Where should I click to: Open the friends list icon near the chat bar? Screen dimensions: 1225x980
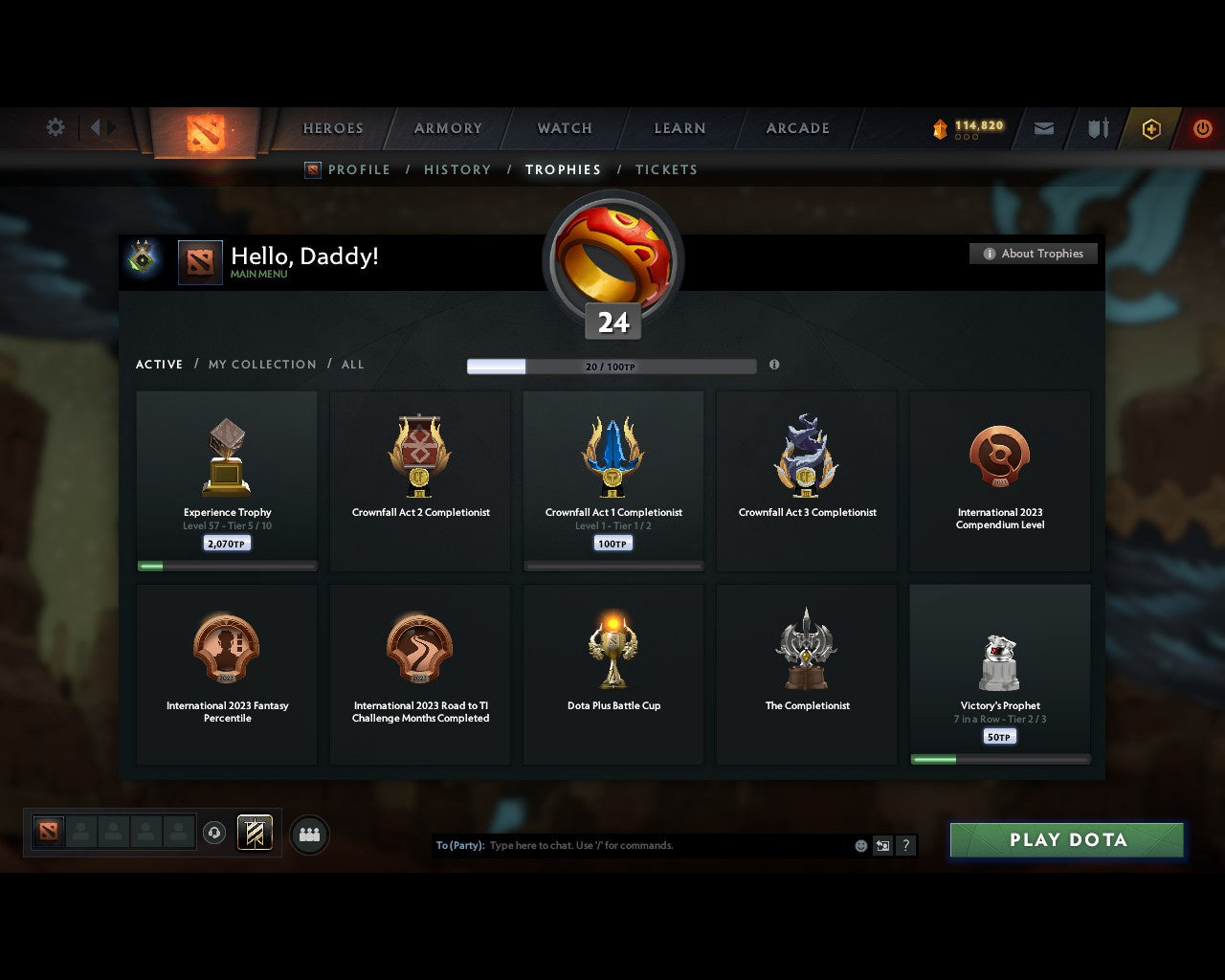pos(308,834)
